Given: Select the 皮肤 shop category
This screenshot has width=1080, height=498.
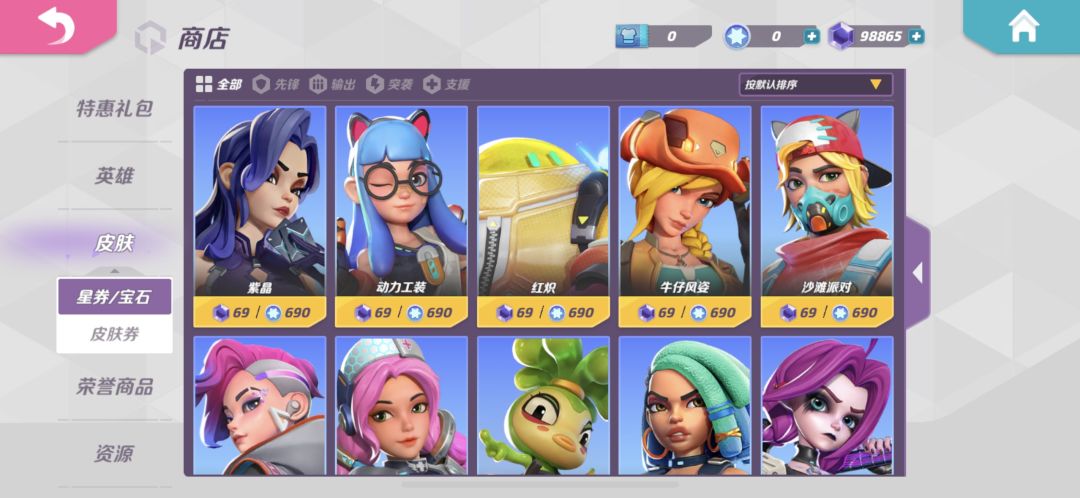Looking at the screenshot, I should (114, 243).
